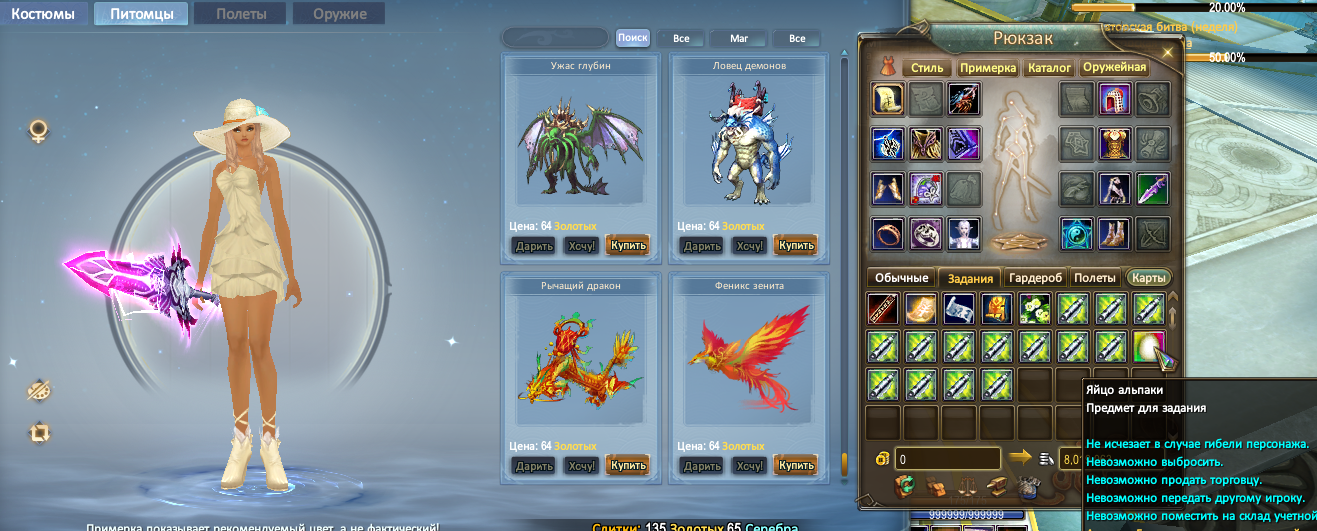Select the Оружейная tab

pos(1114,68)
